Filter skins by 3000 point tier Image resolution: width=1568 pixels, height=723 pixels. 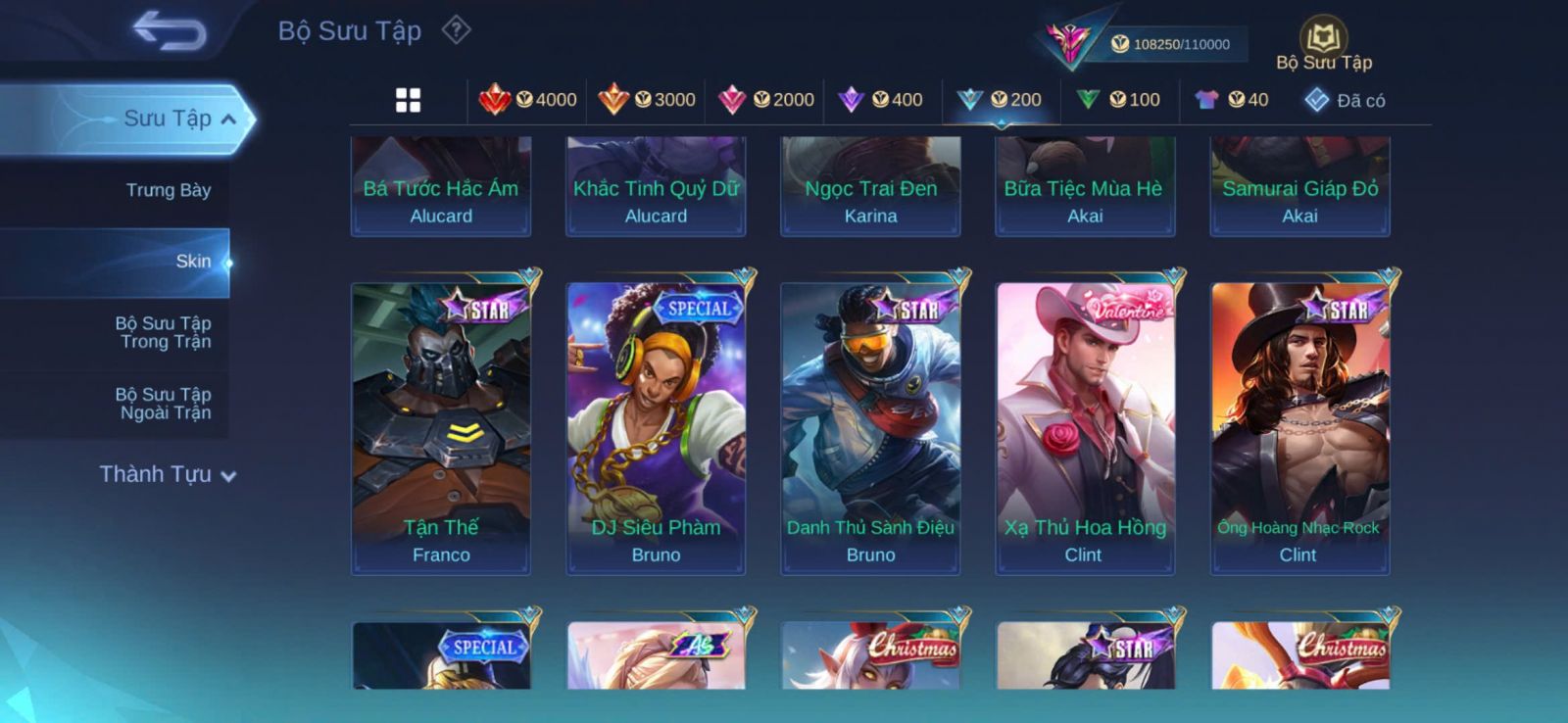coord(647,100)
